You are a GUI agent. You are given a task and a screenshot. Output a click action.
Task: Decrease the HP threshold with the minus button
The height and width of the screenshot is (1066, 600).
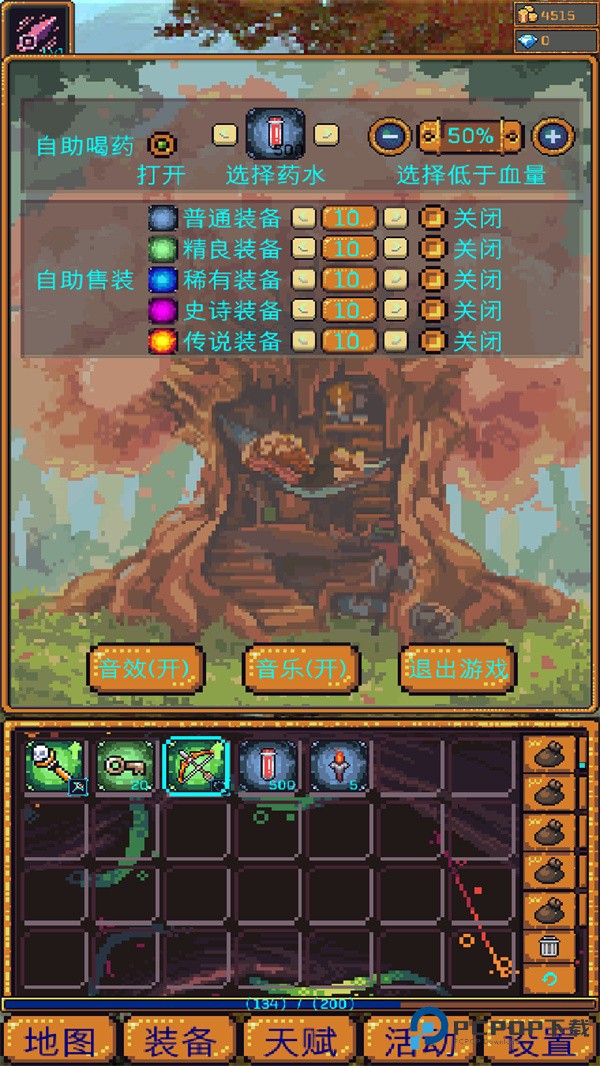(x=390, y=136)
